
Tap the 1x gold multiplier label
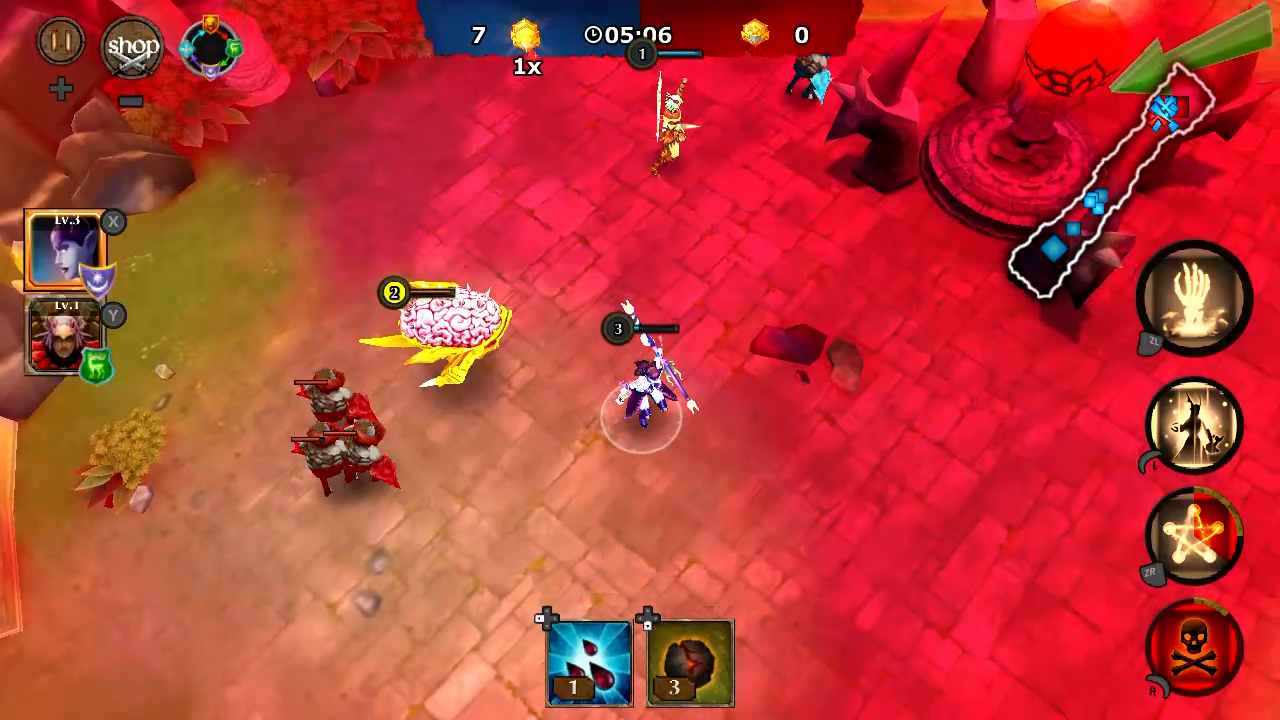pos(526,67)
